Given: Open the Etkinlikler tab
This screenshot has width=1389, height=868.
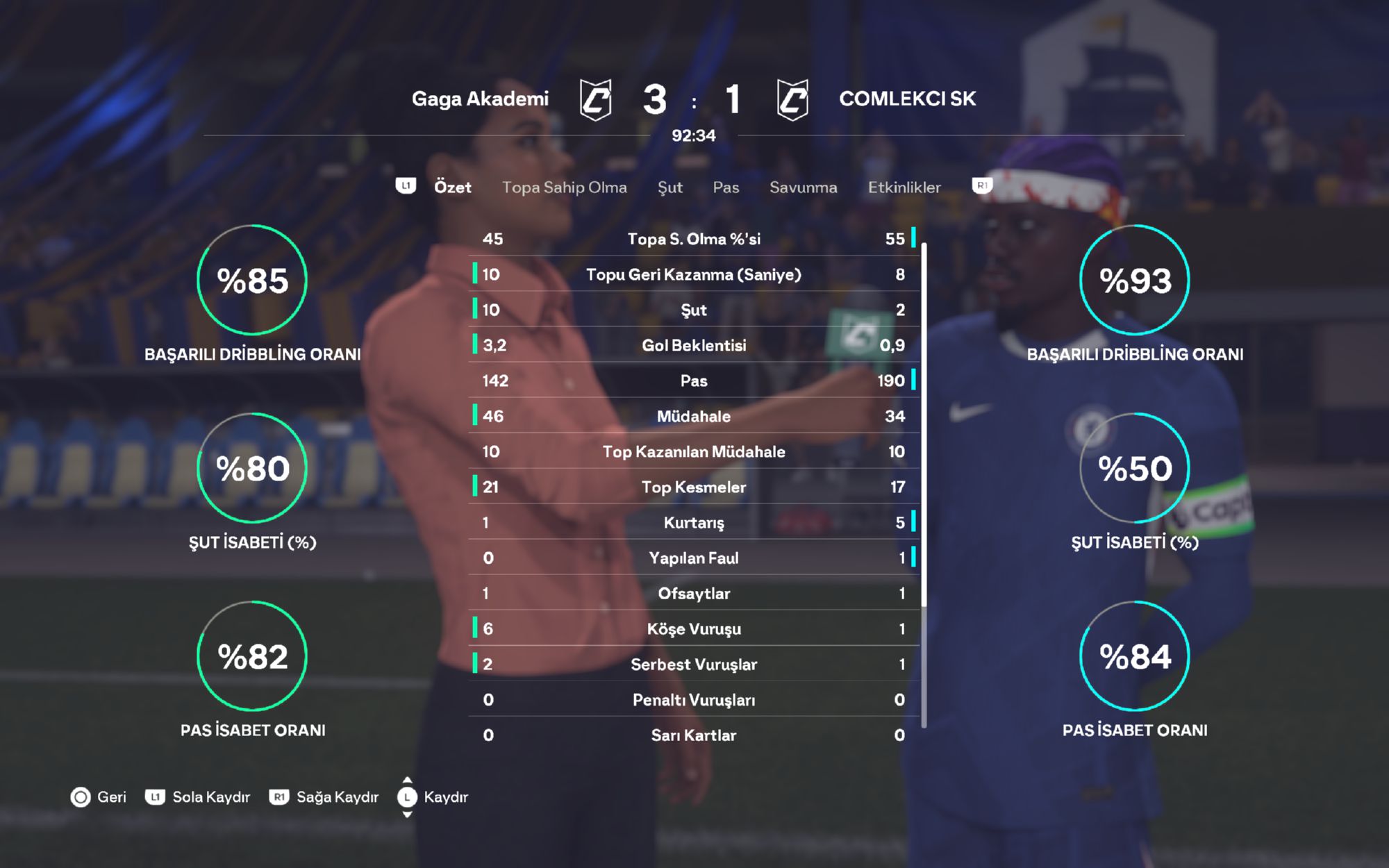Looking at the screenshot, I should point(904,187).
